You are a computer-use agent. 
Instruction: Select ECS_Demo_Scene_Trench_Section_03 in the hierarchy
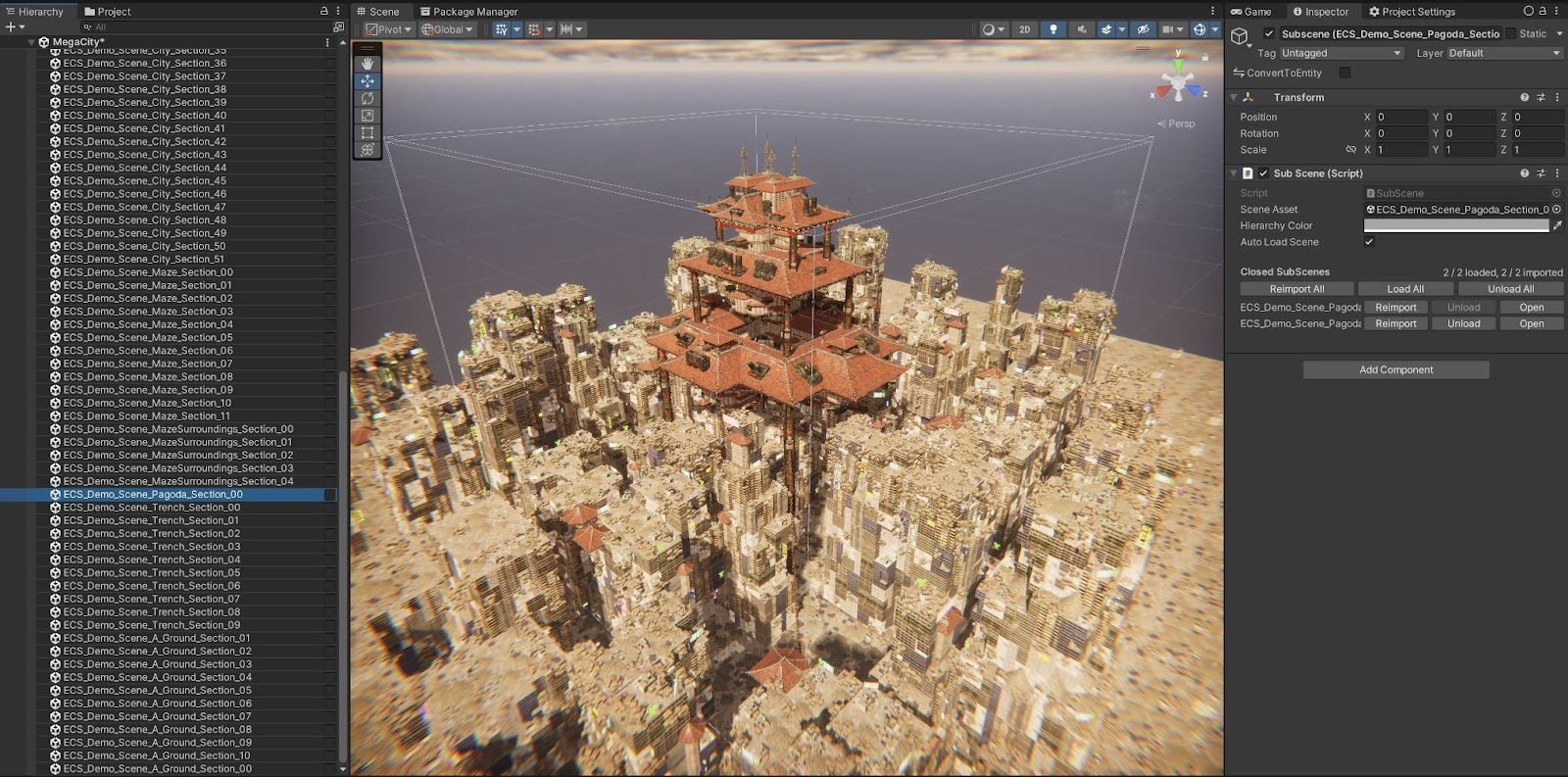tap(151, 547)
